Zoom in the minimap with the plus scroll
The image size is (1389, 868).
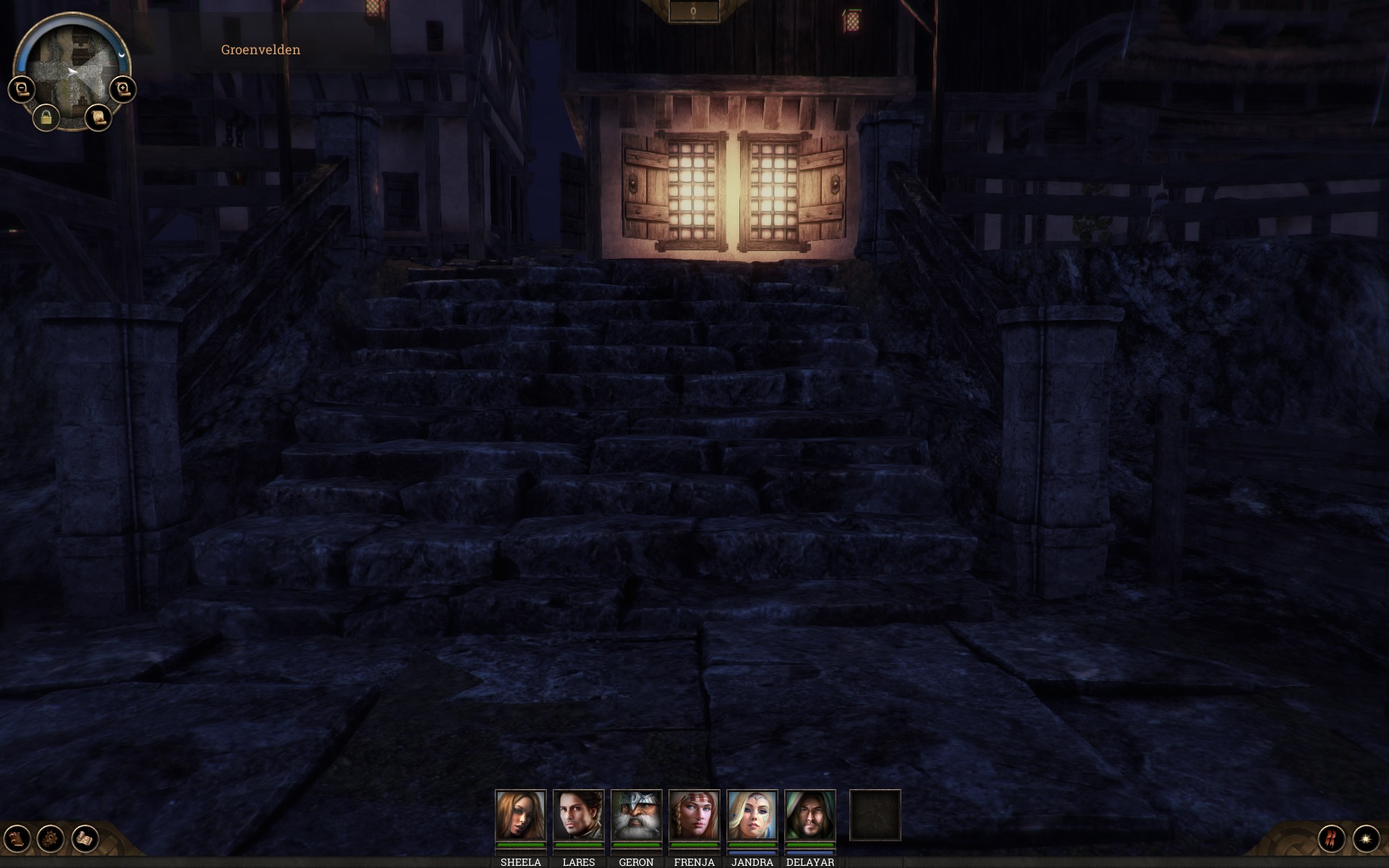pyautogui.click(x=123, y=89)
